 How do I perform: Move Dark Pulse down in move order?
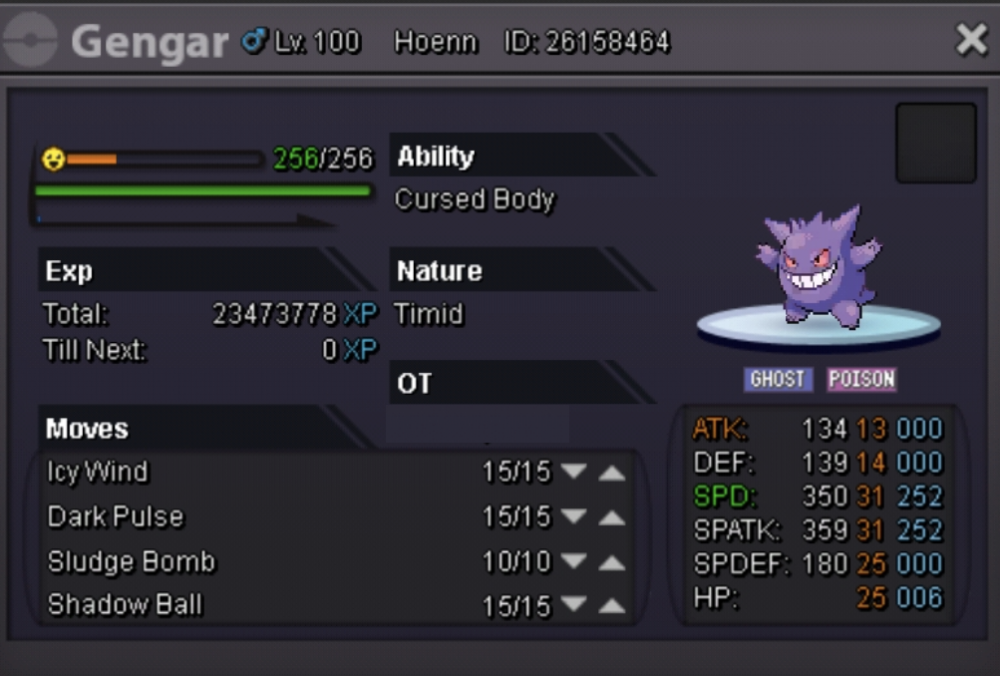pos(573,517)
